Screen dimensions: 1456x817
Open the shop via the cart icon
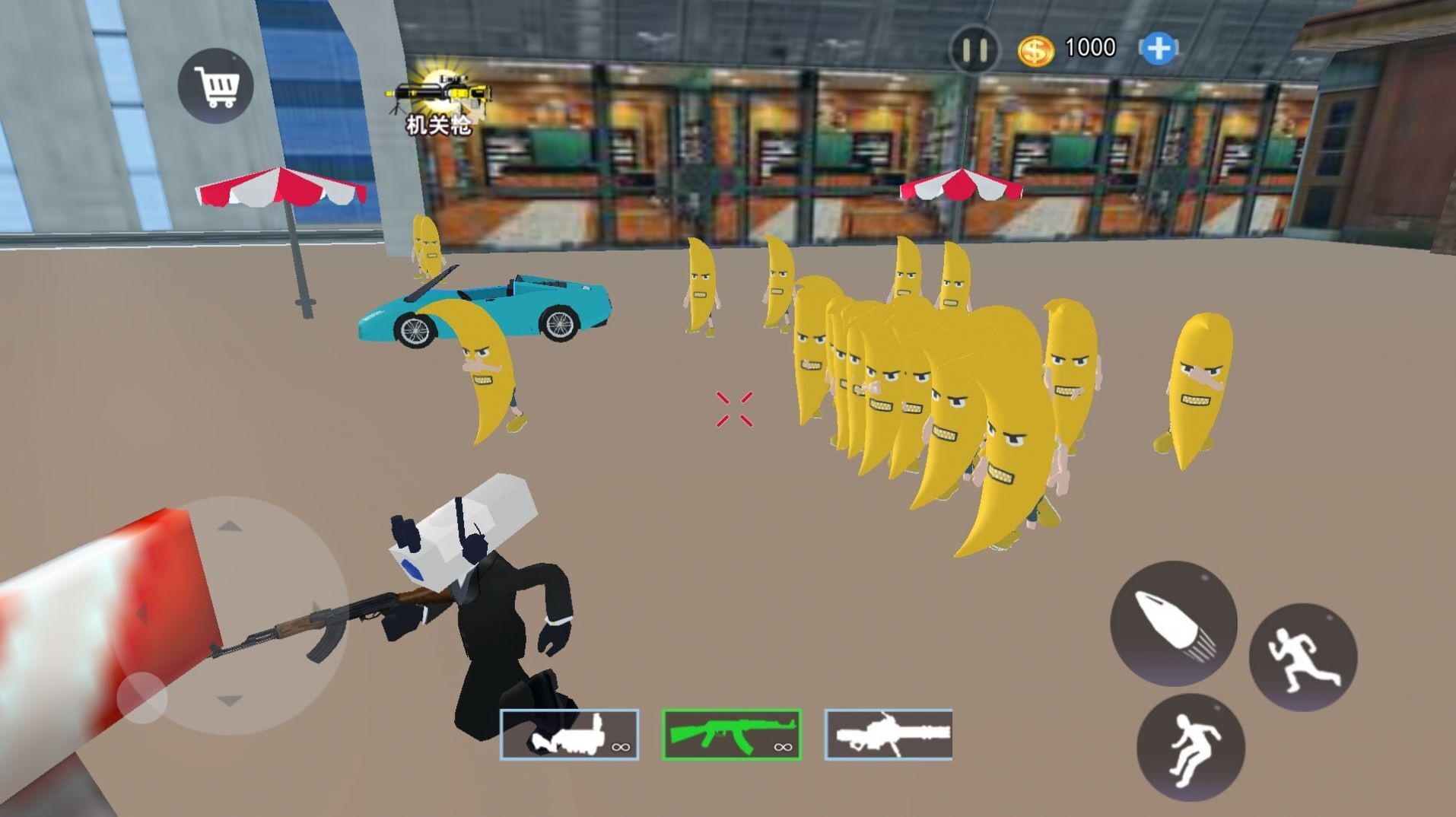(216, 84)
